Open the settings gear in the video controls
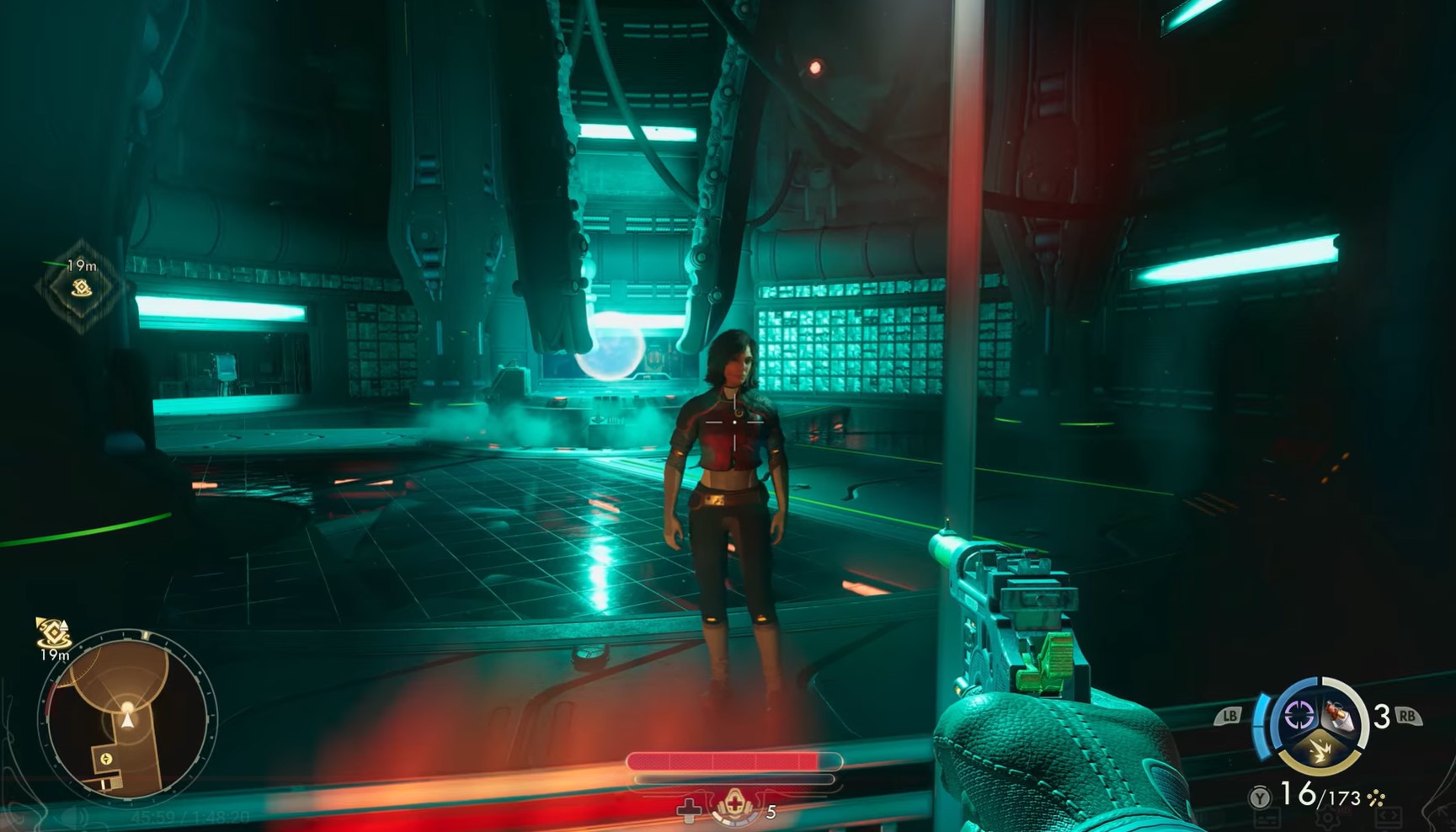The height and width of the screenshot is (832, 1456). (x=1329, y=817)
